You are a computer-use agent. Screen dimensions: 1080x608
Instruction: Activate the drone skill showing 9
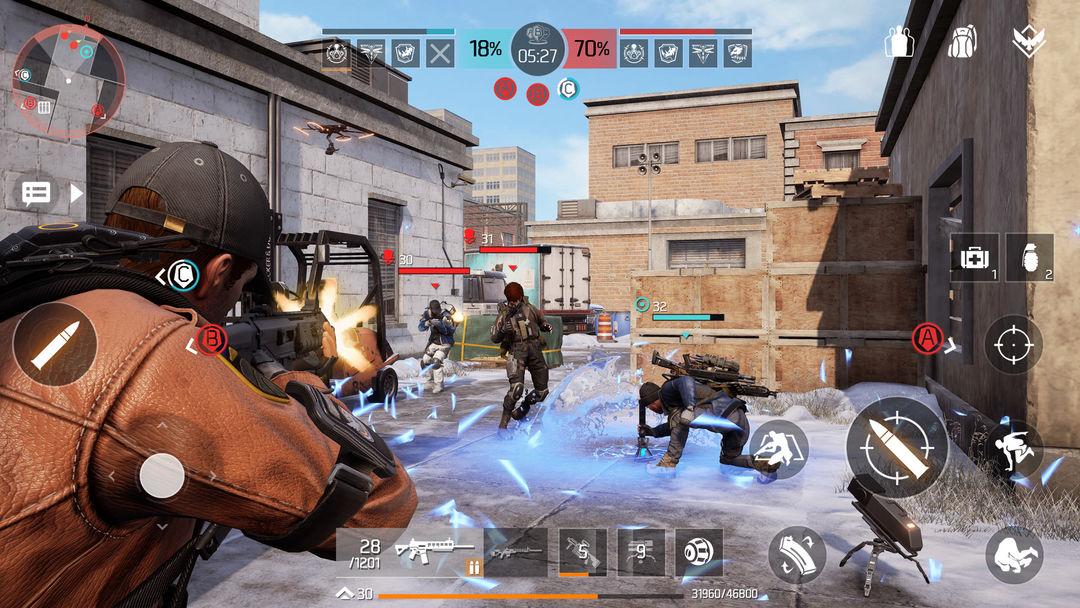click(640, 552)
